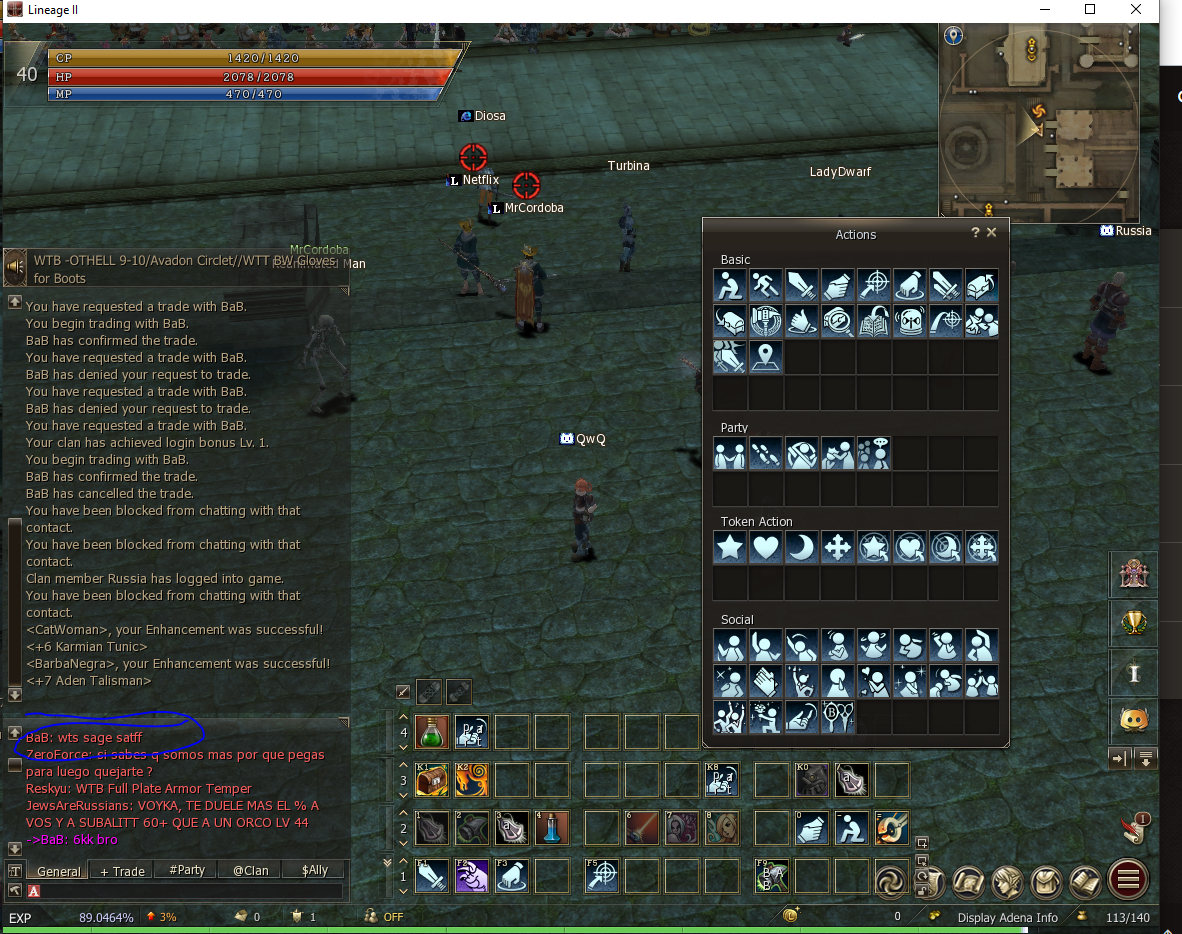Switch to the Party chat tab
The height and width of the screenshot is (934, 1182).
tap(187, 870)
